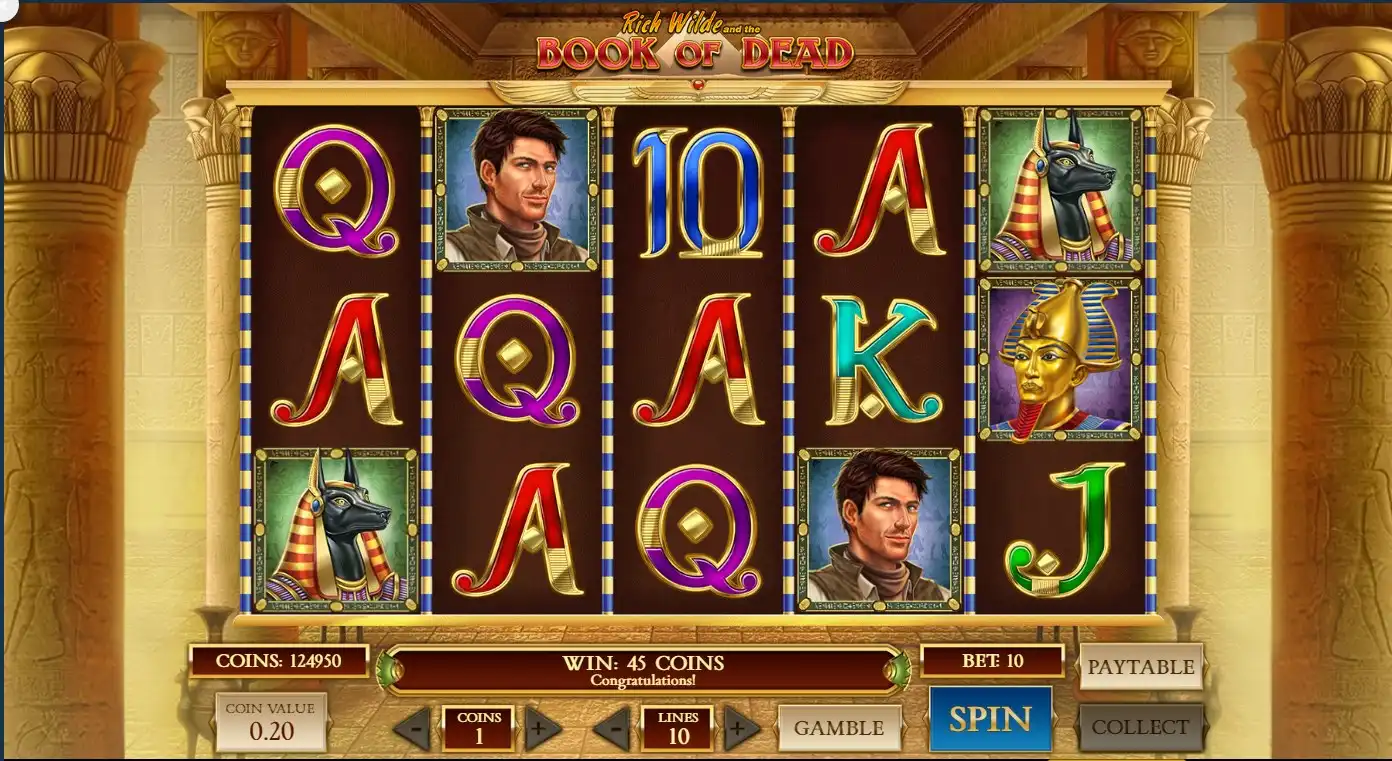This screenshot has height=761, width=1392.
Task: Spin the reels with the SPIN button
Action: (x=990, y=719)
